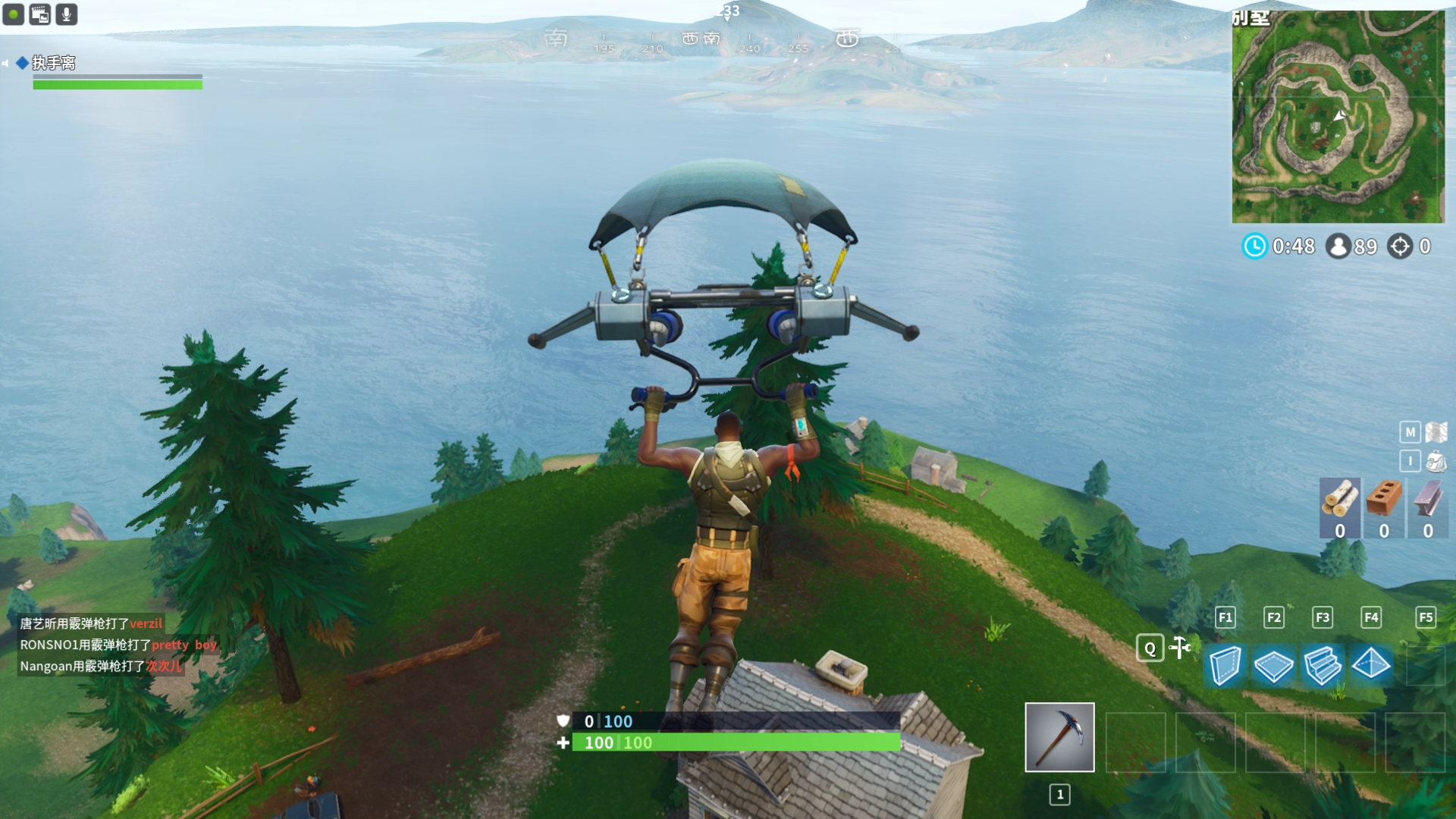Image resolution: width=1456 pixels, height=819 pixels.
Task: Open the full map via folded-map icon
Action: 1436,432
